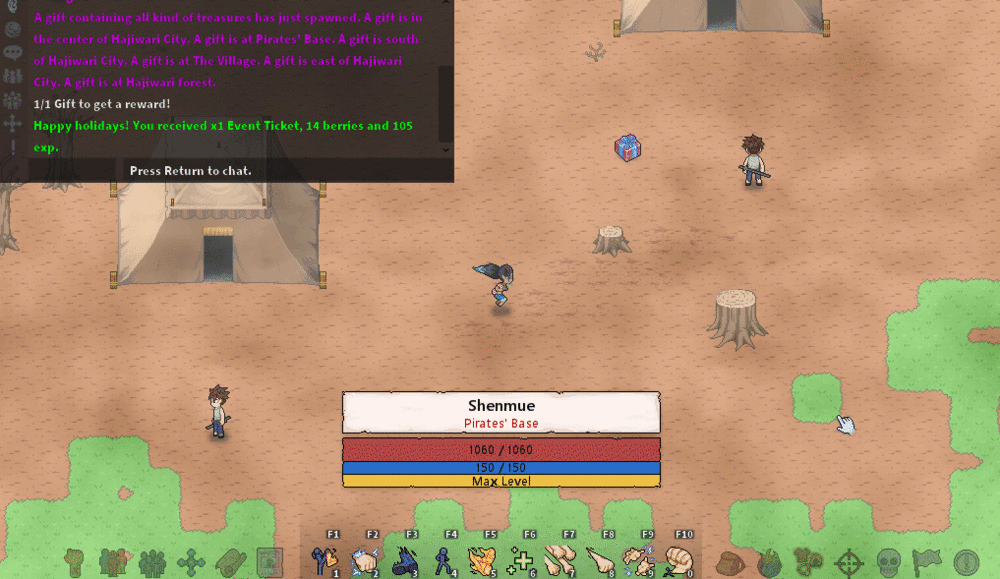The height and width of the screenshot is (579, 1000).
Task: Open the brown bag inventory
Action: (730, 562)
